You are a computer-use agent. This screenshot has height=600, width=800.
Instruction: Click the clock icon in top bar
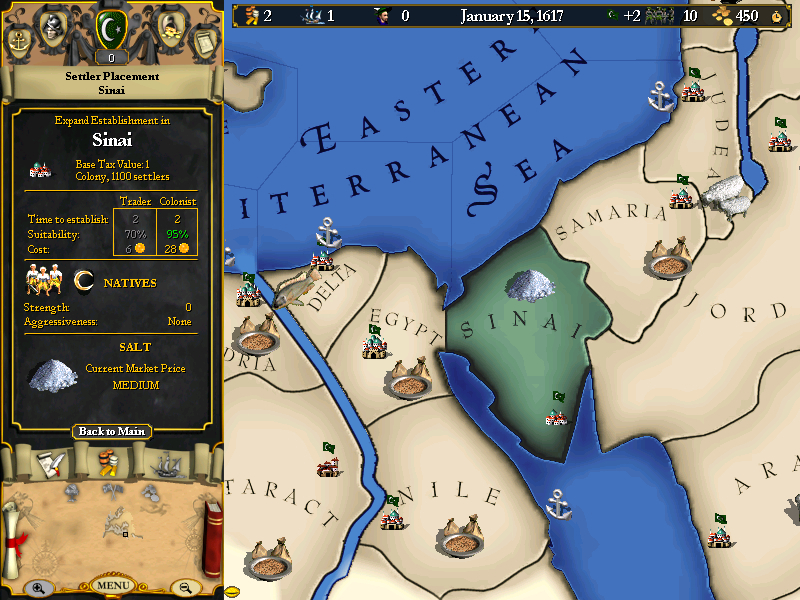[778, 16]
